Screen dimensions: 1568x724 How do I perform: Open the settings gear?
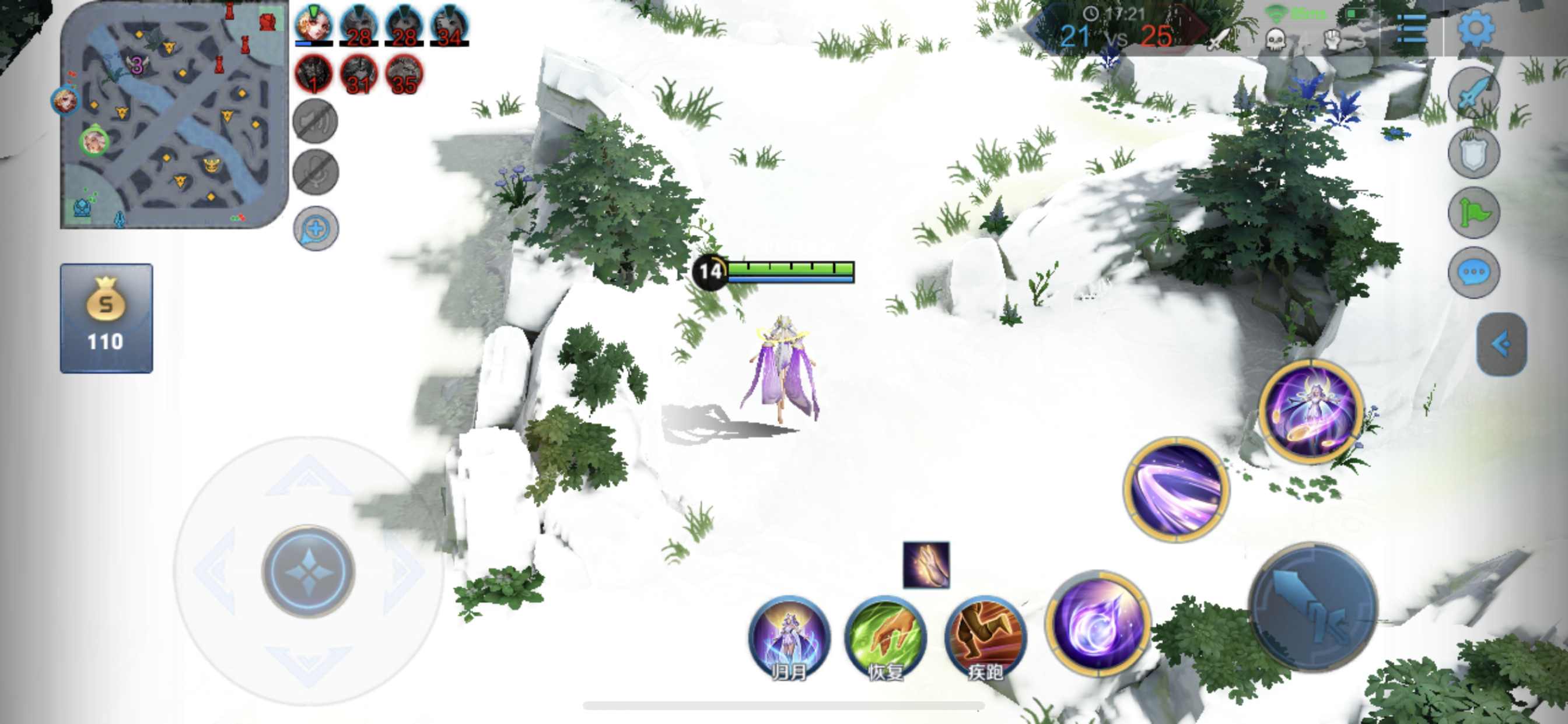(1475, 29)
